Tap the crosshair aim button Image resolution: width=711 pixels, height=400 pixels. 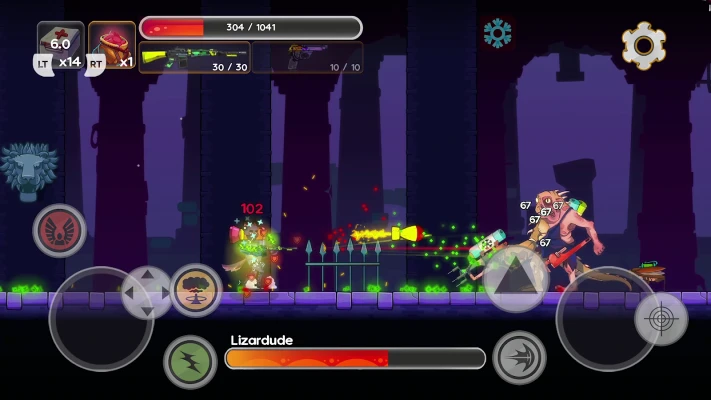pos(661,320)
